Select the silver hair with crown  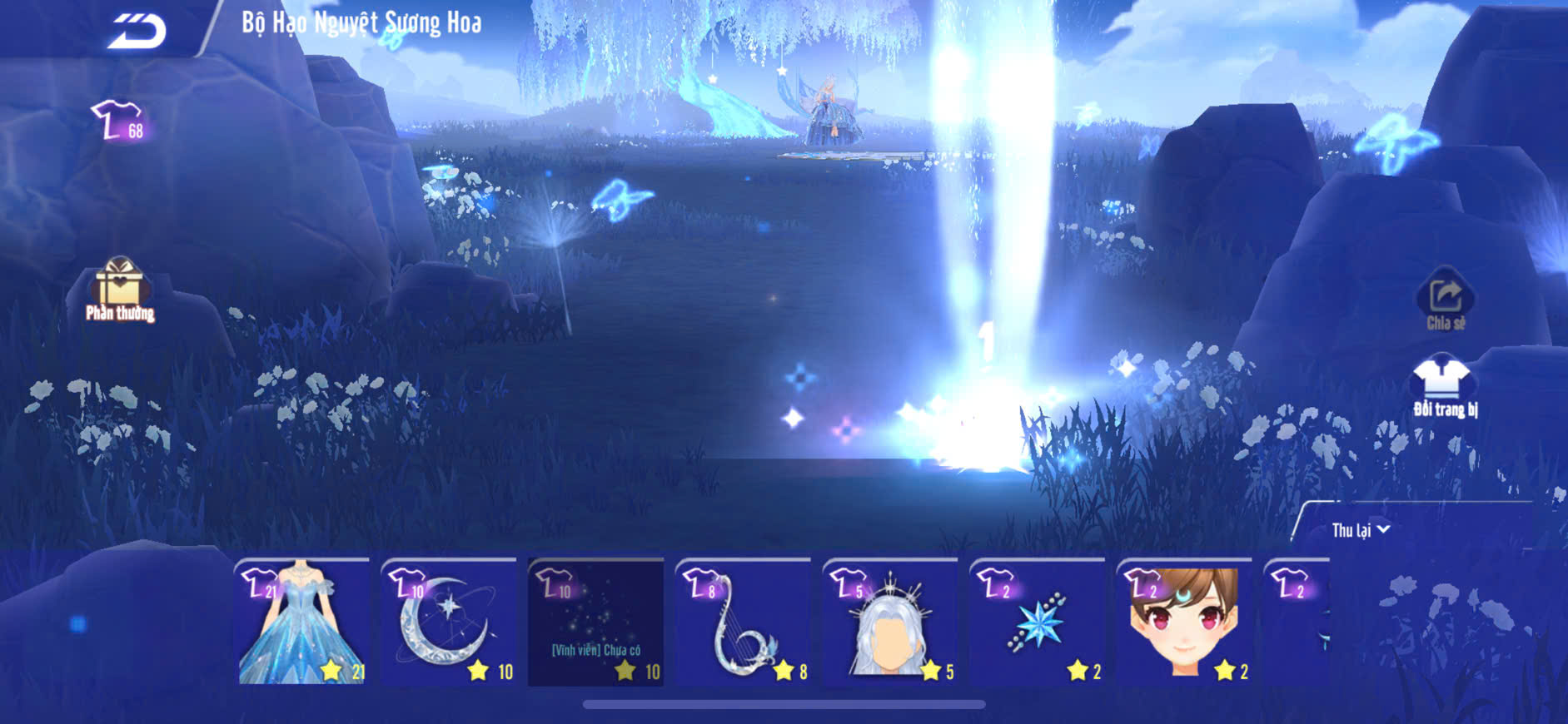pos(890,623)
